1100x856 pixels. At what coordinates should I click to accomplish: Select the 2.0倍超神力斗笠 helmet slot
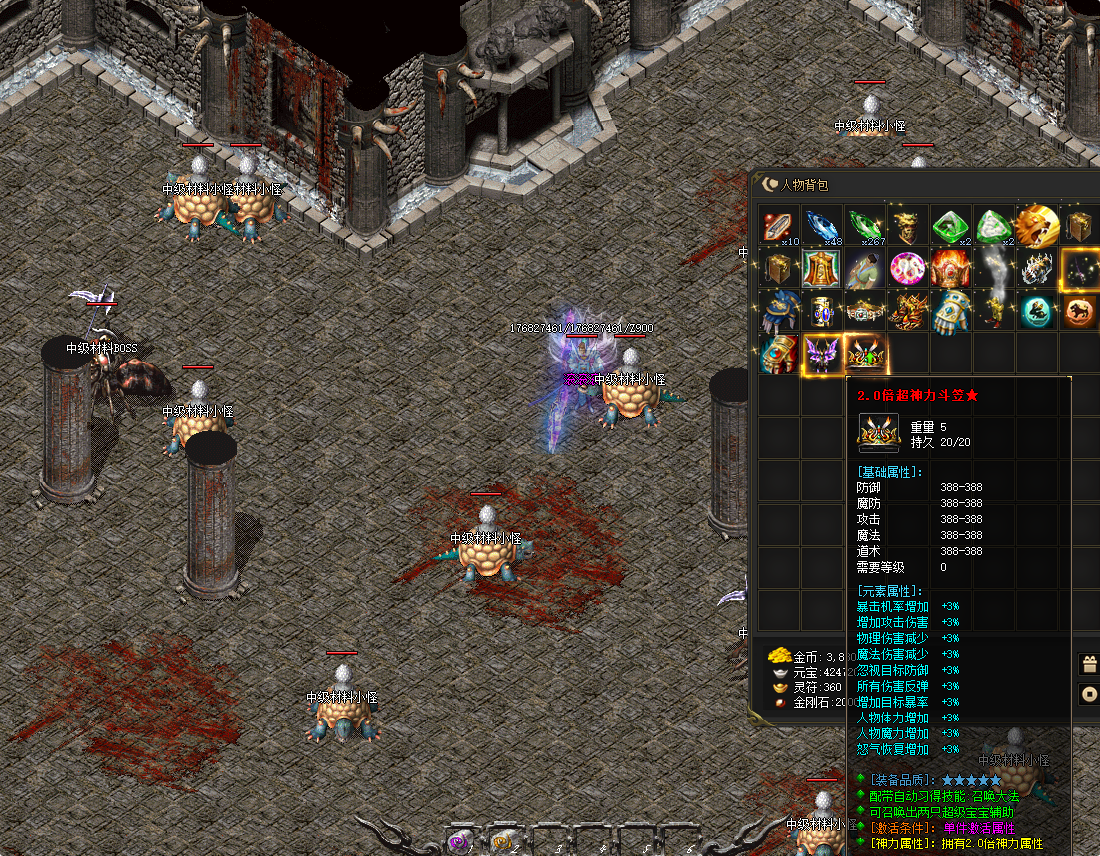click(865, 354)
